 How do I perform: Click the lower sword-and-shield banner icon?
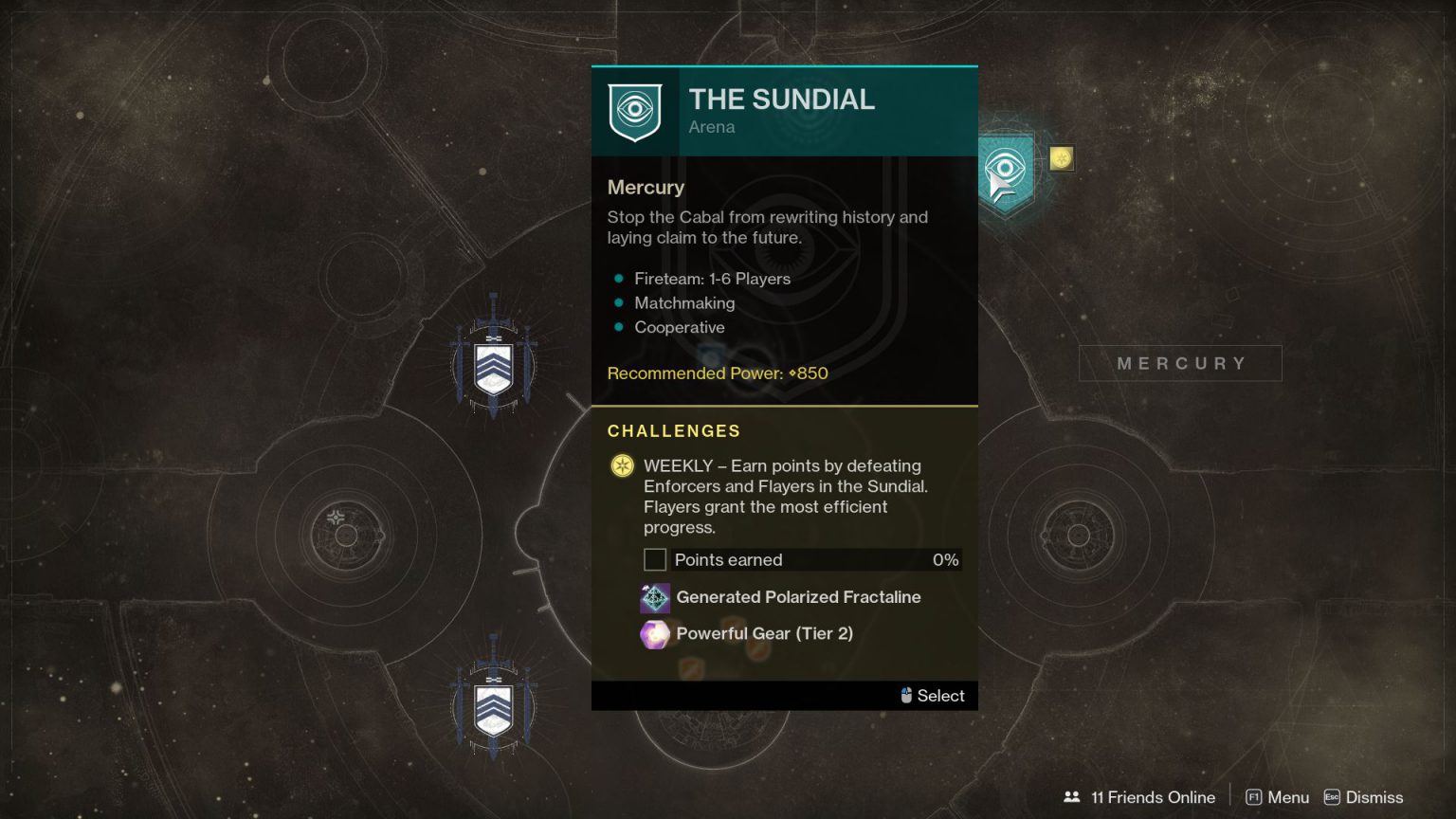(492, 708)
